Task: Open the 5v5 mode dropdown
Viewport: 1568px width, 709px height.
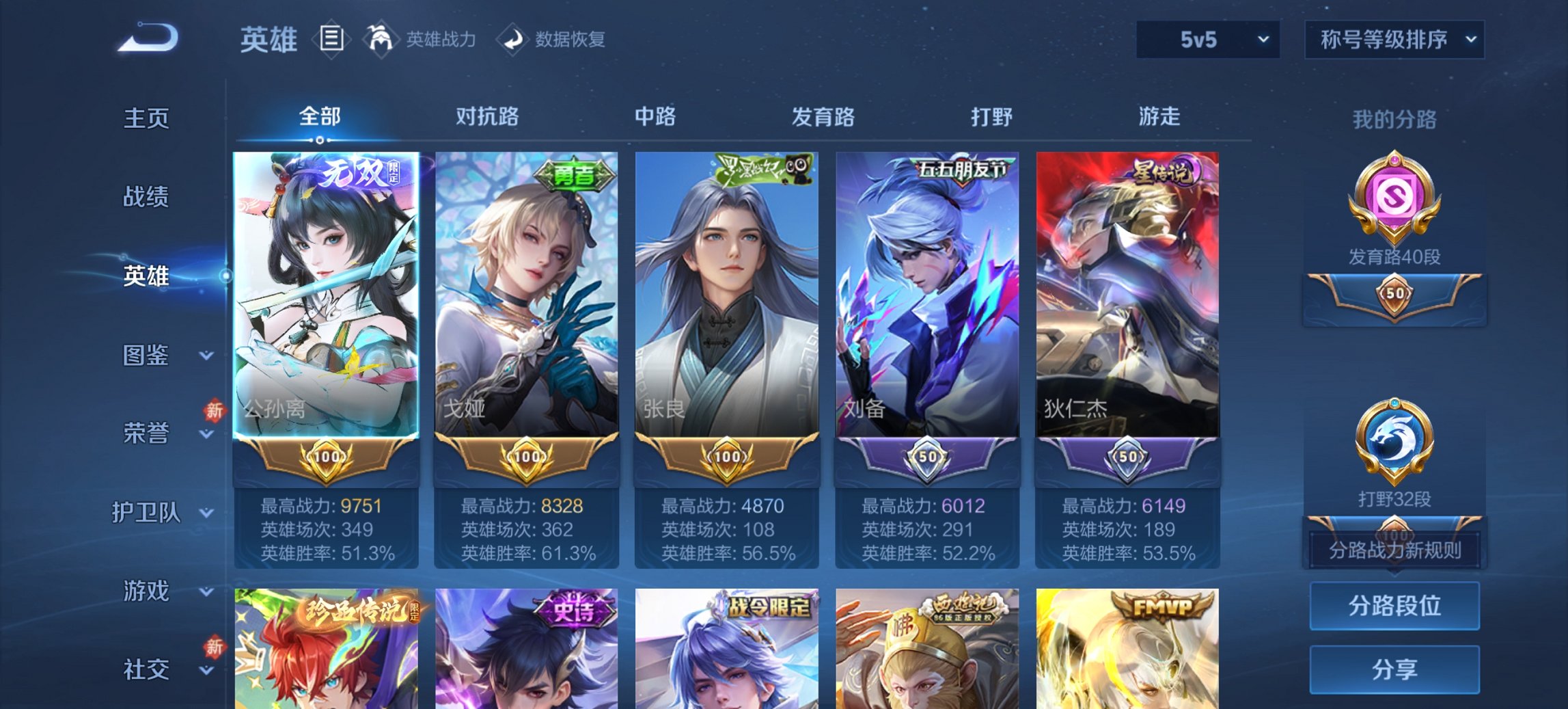Action: (1207, 40)
